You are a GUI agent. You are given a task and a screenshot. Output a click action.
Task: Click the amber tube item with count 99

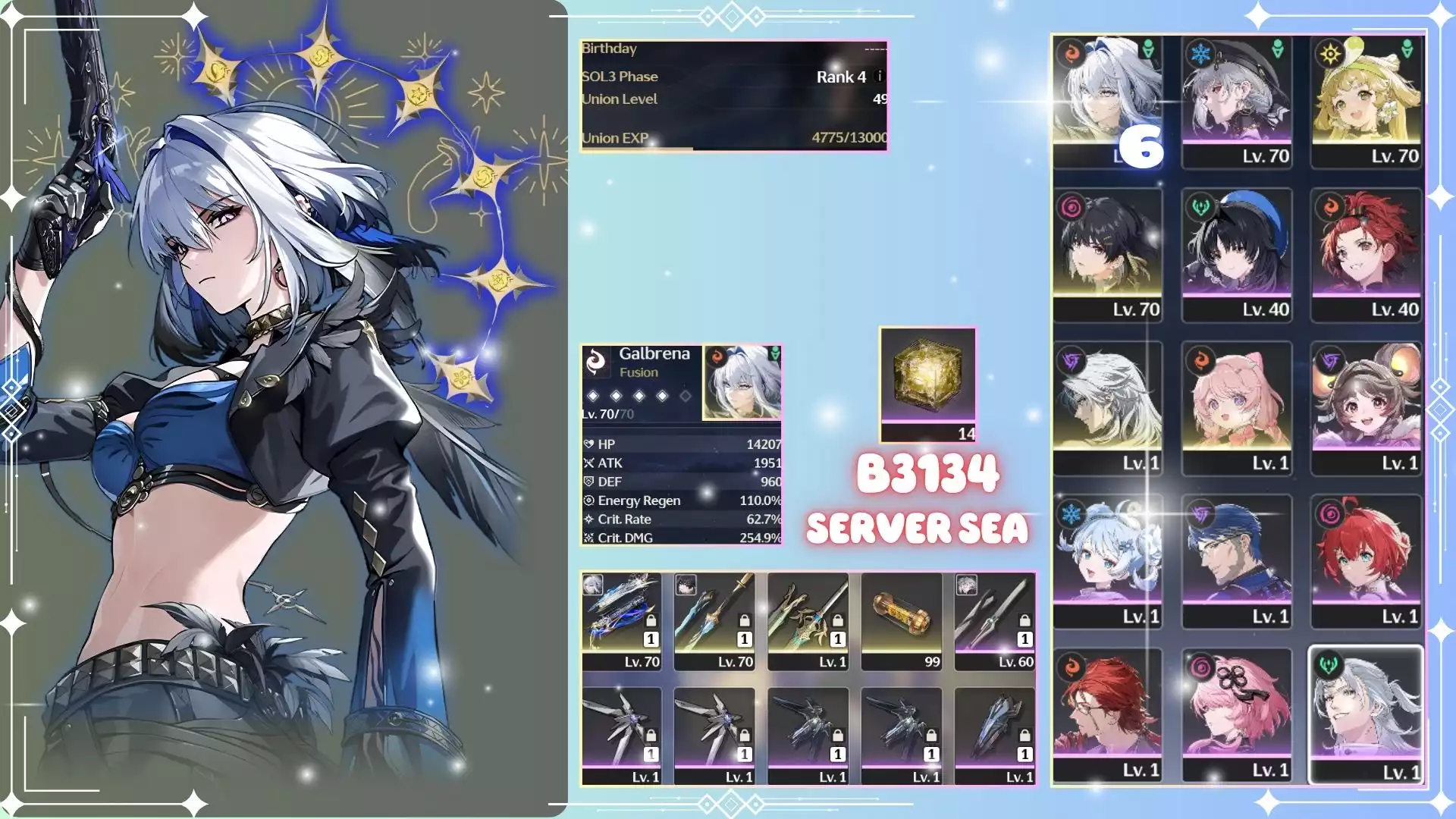click(901, 620)
